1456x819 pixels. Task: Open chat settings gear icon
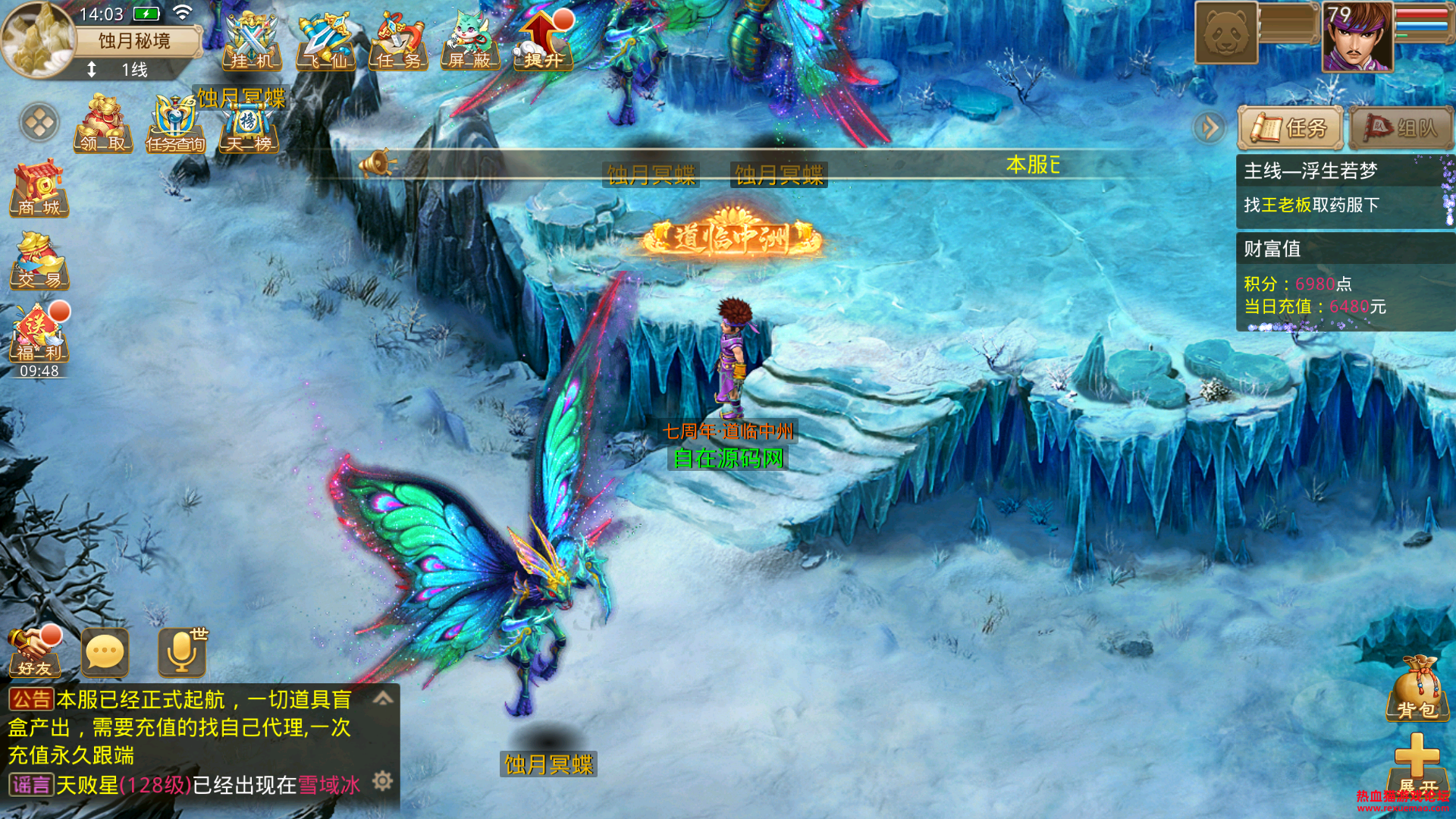click(383, 781)
